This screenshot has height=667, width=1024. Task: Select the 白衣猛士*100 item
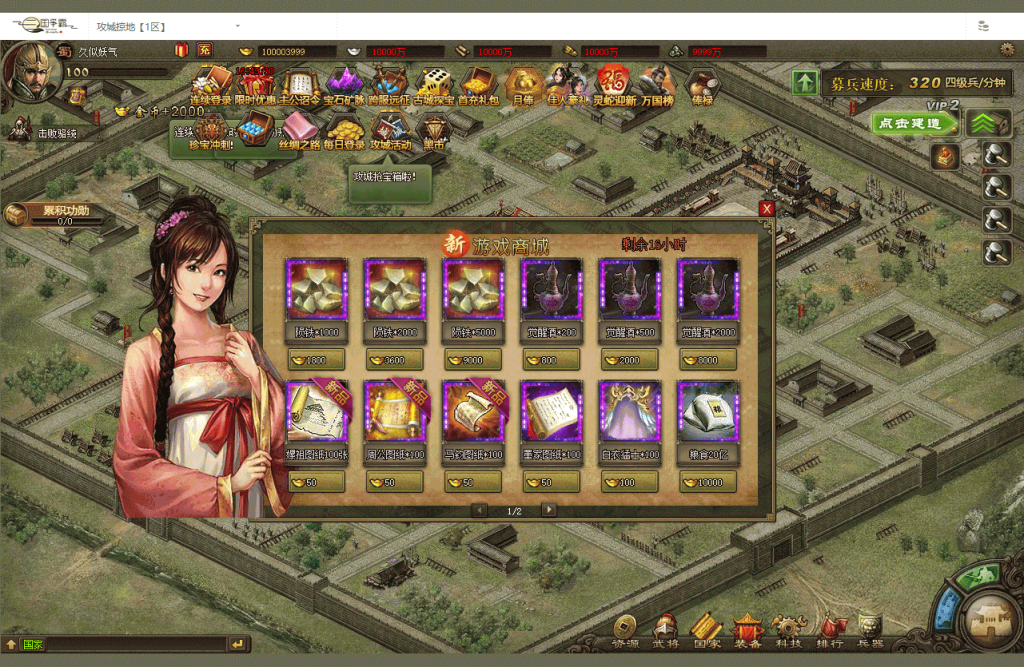click(629, 411)
